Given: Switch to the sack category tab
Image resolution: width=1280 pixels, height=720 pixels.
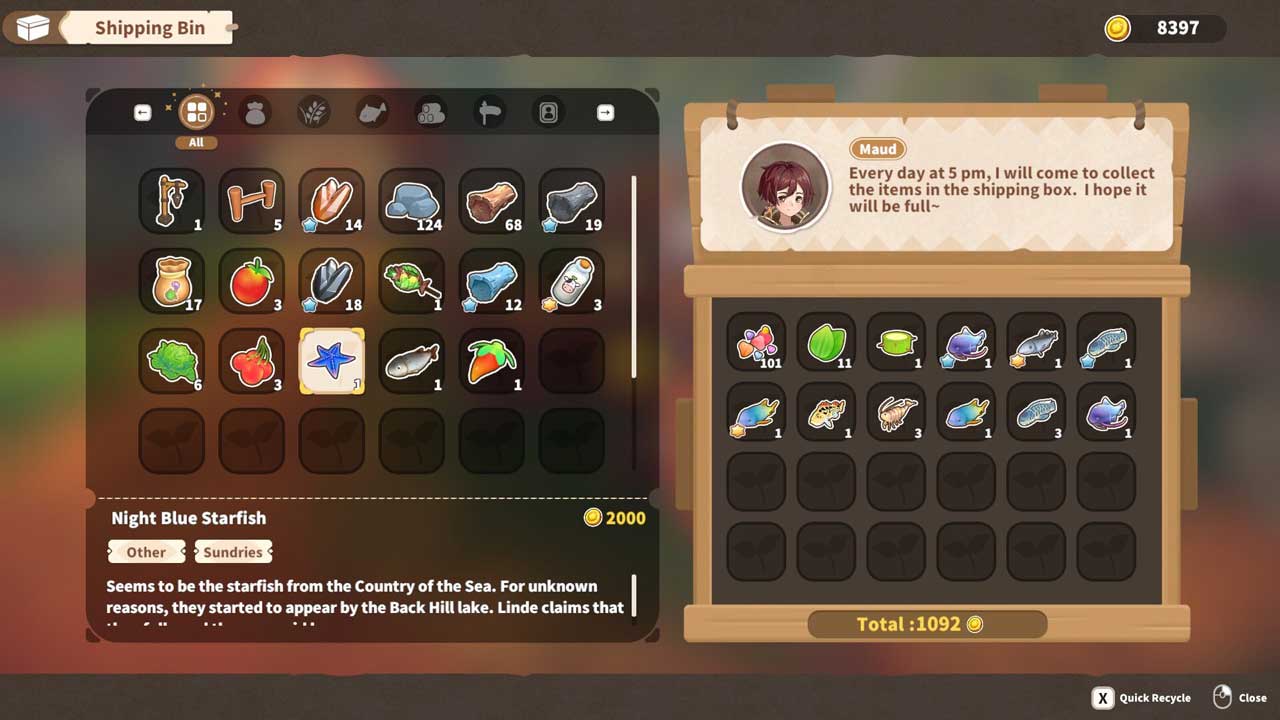Looking at the screenshot, I should (x=255, y=112).
